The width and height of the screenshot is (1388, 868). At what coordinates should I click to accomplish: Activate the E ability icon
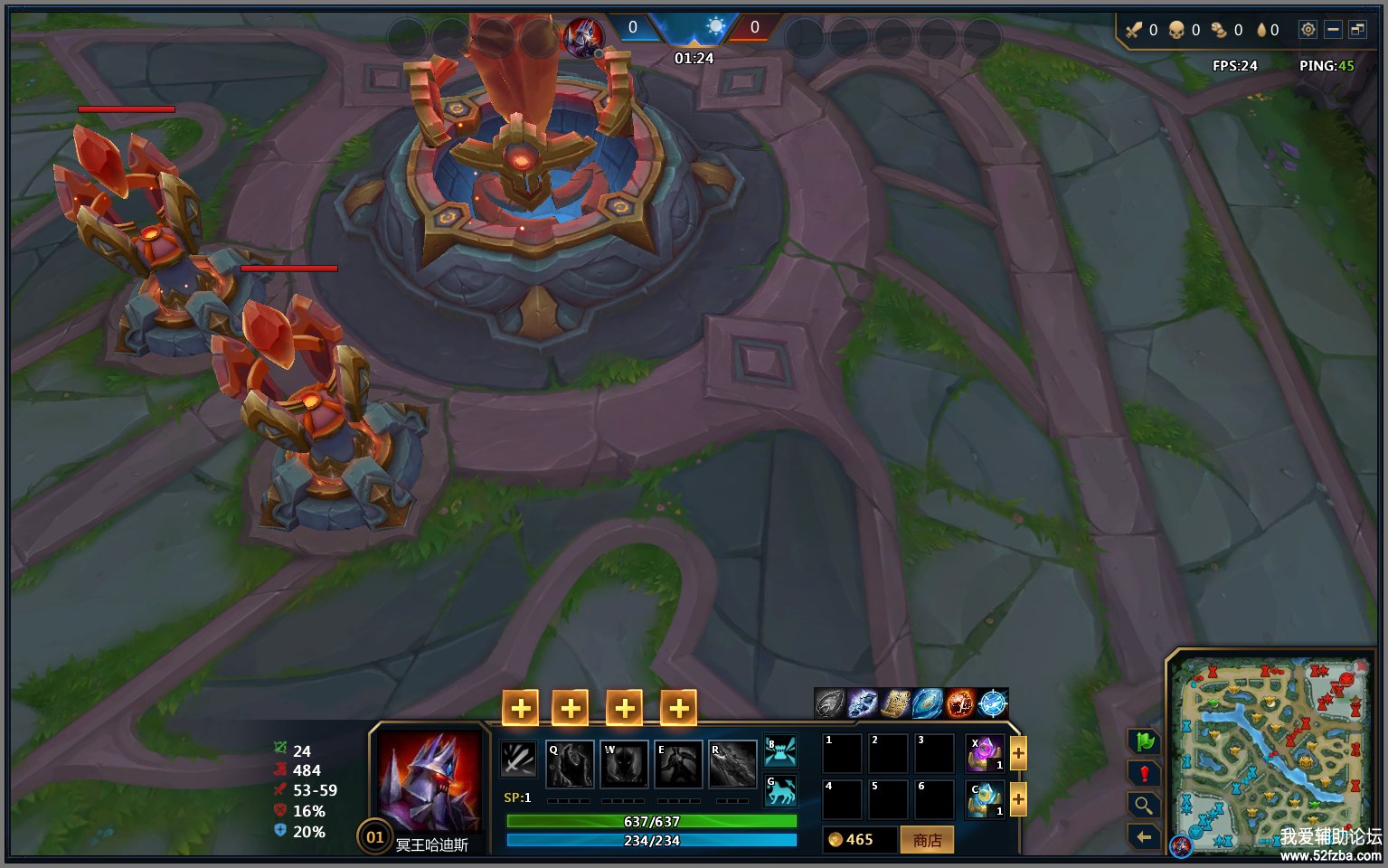coord(678,765)
